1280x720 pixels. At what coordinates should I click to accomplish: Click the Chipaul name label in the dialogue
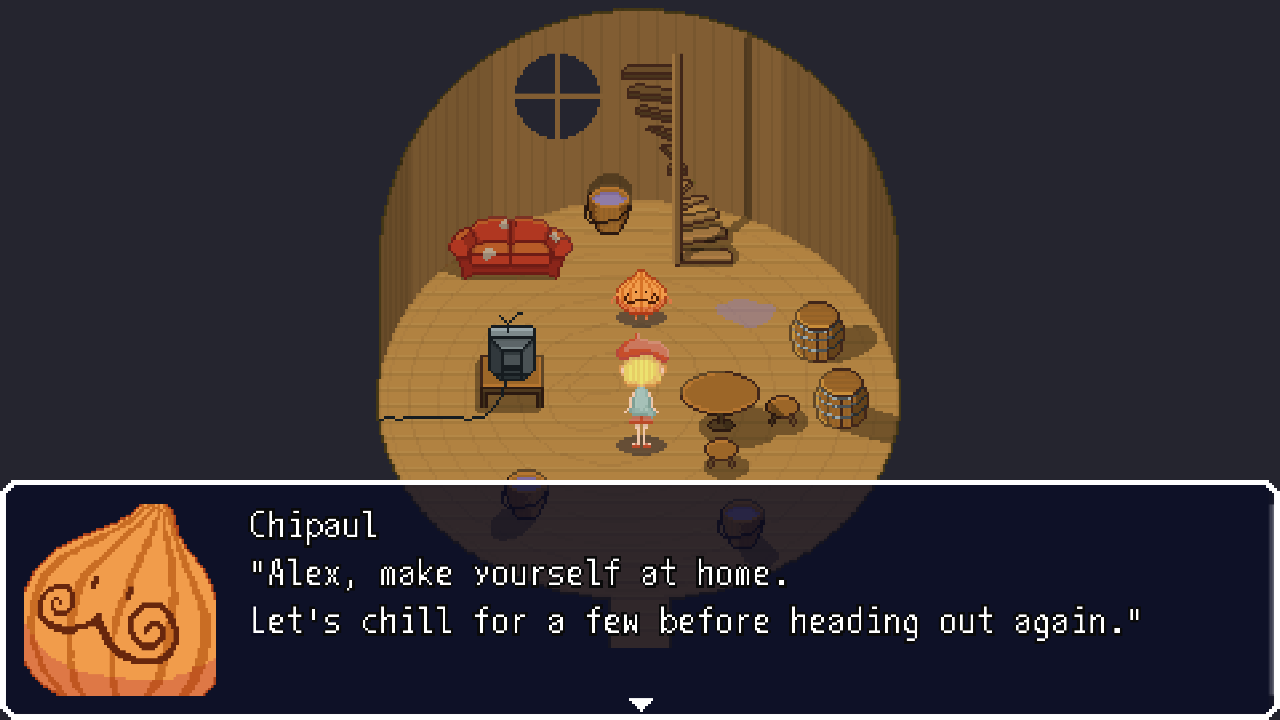[311, 525]
